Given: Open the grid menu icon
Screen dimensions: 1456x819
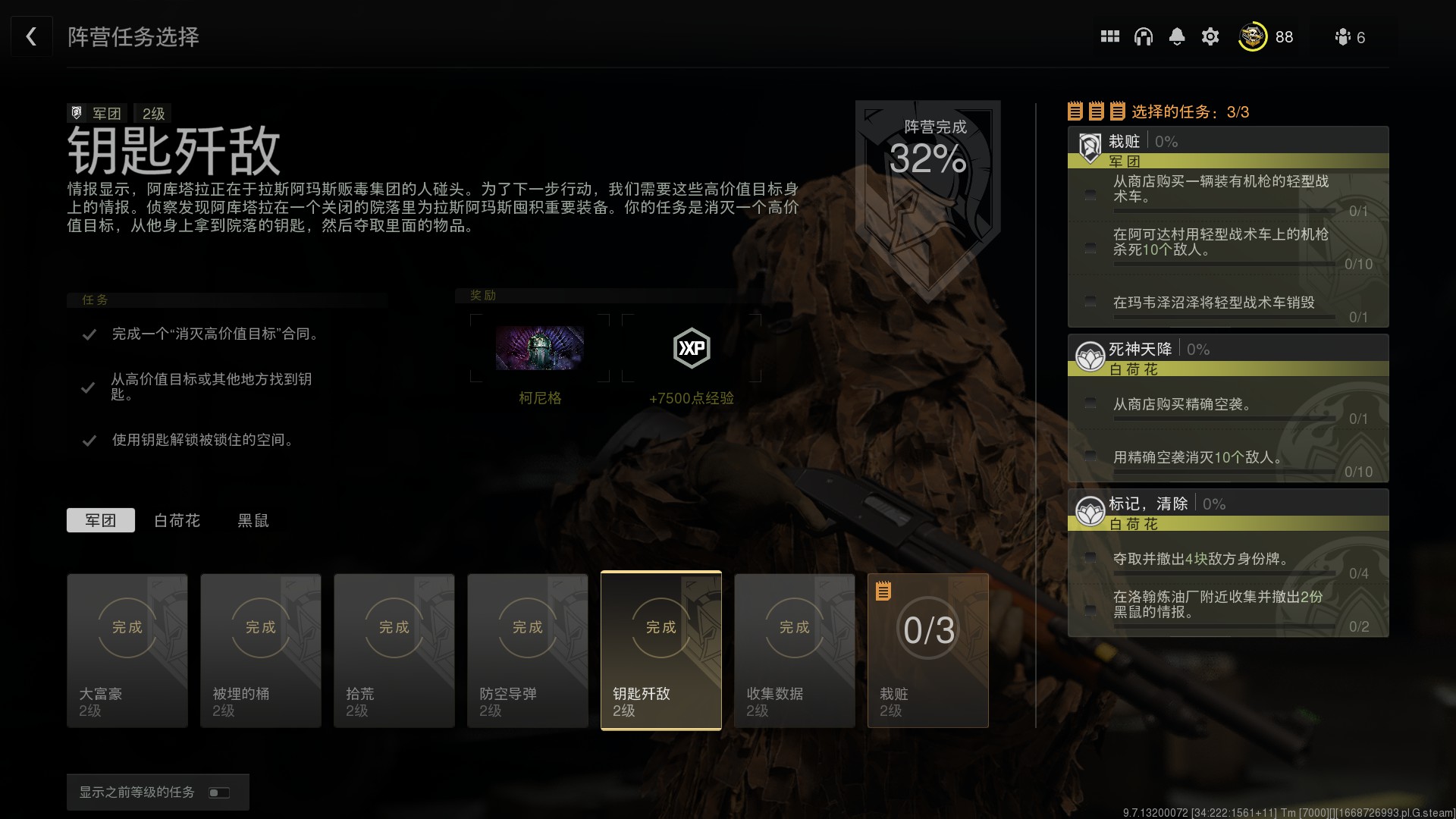Looking at the screenshot, I should tap(1110, 36).
